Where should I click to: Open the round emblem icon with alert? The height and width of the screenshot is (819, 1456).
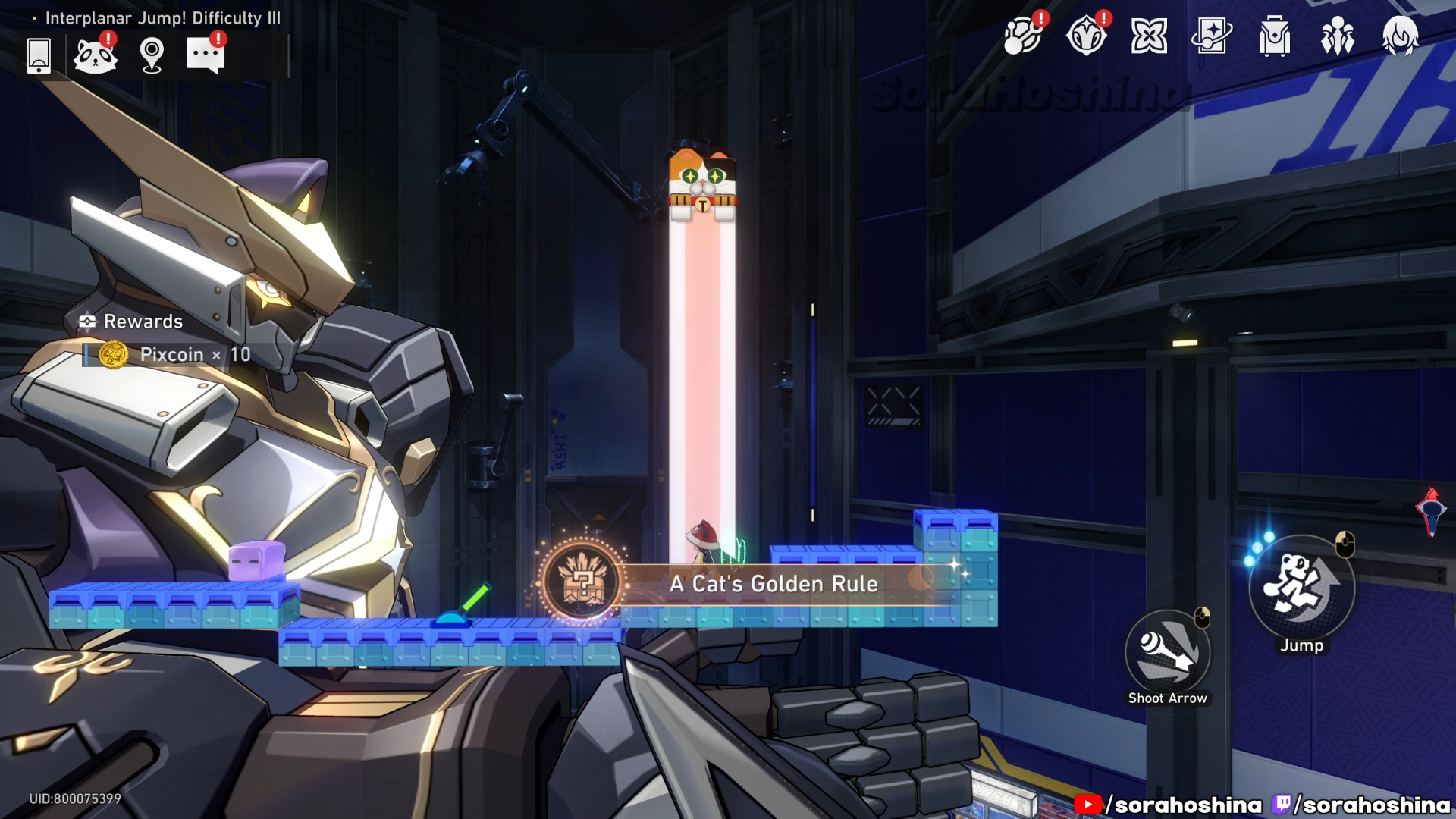1086,36
